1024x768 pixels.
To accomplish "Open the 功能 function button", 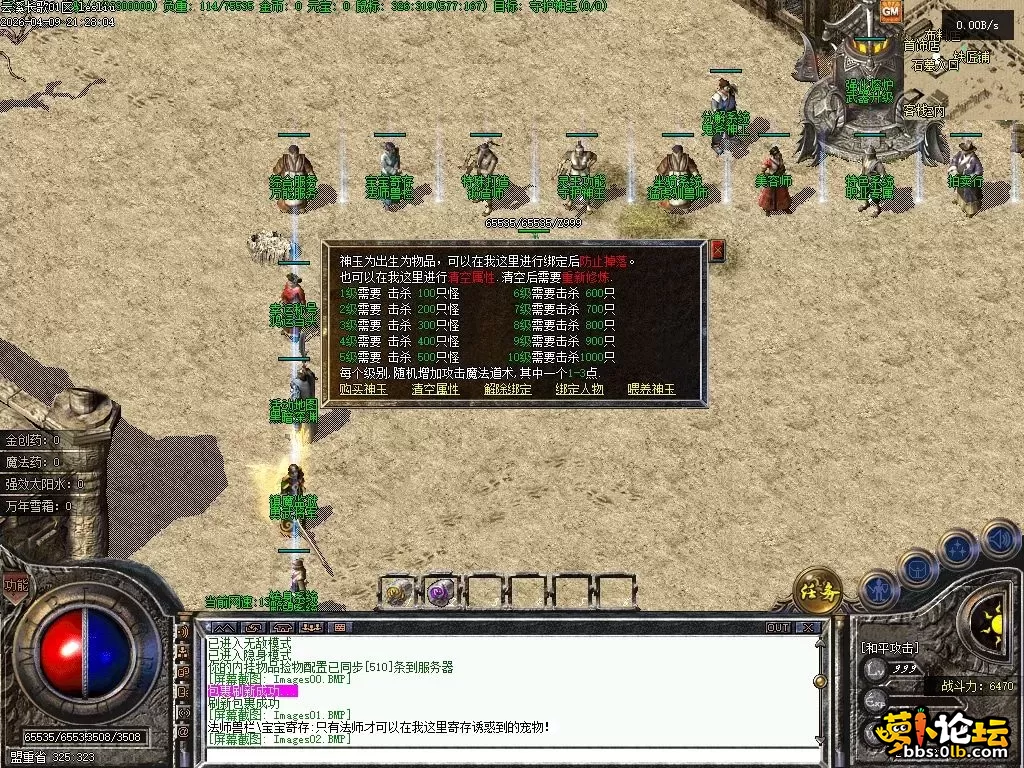I will [x=15, y=585].
